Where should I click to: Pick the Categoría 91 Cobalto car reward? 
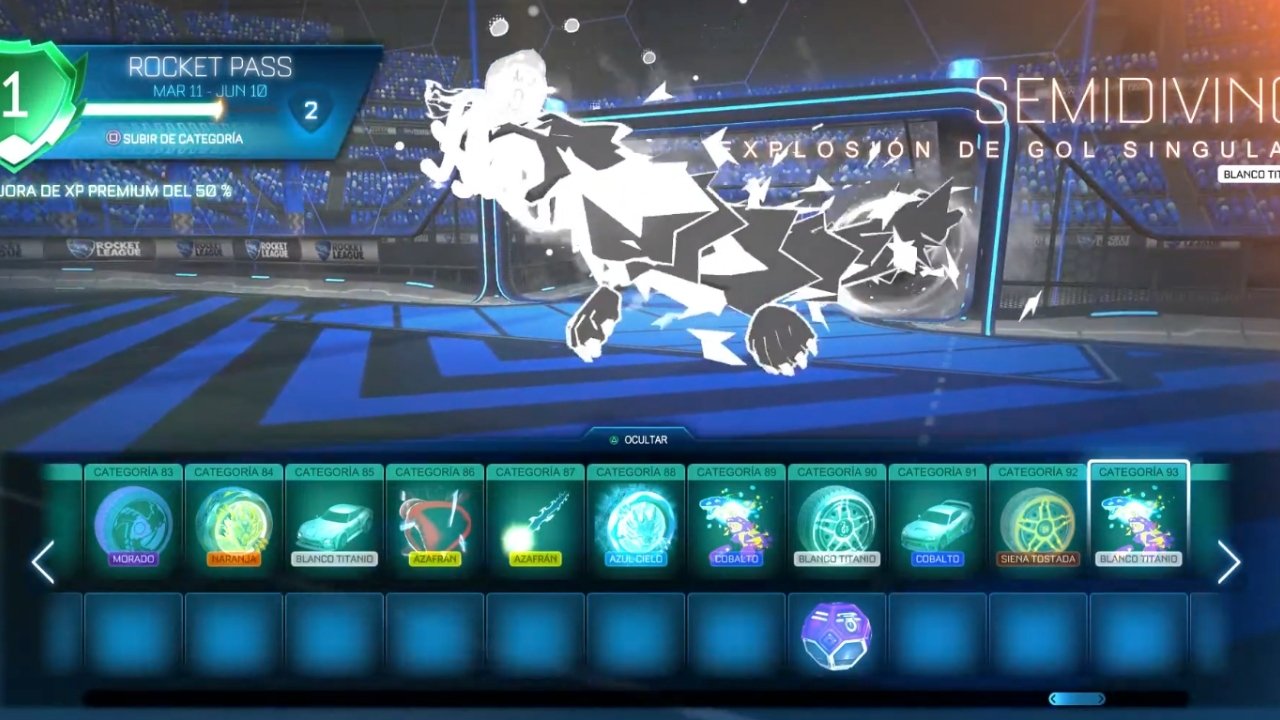[x=938, y=520]
